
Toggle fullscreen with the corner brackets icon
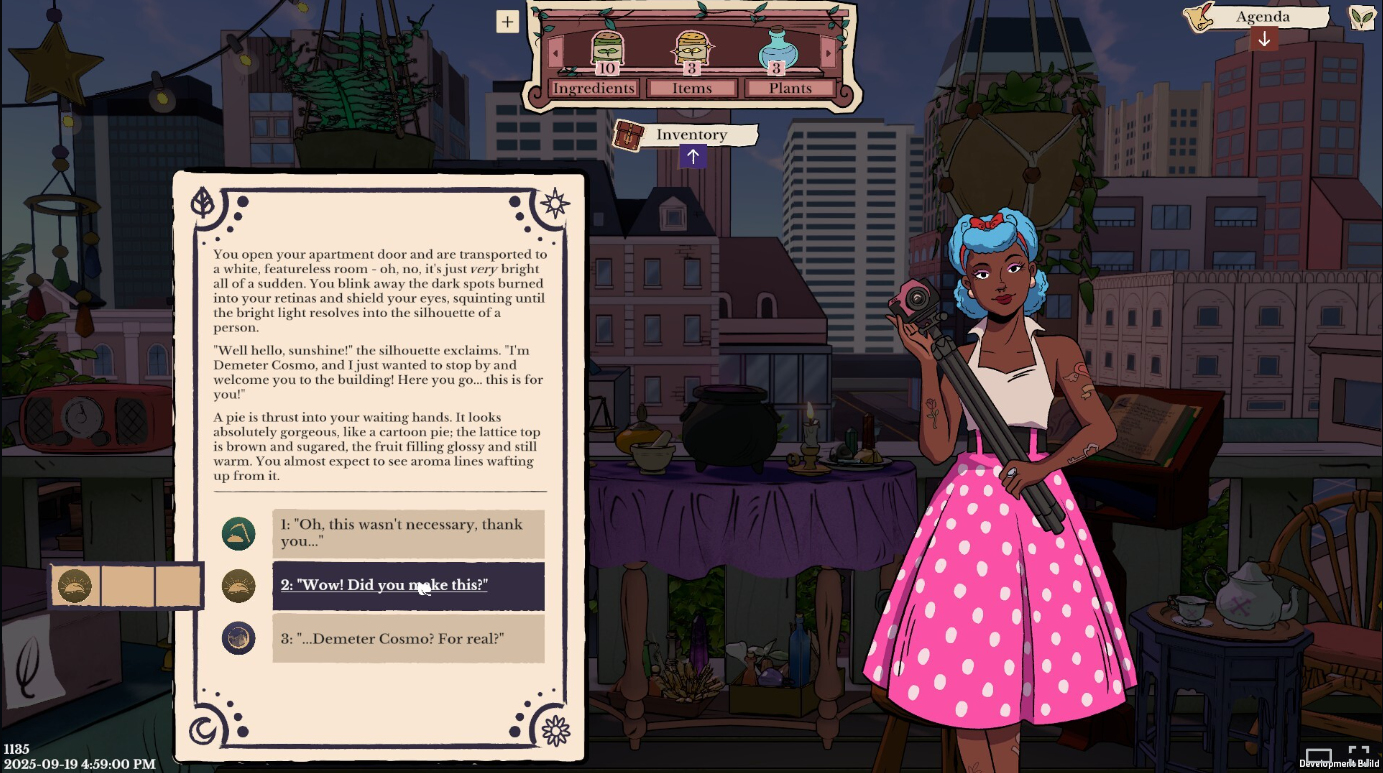pos(1358,753)
